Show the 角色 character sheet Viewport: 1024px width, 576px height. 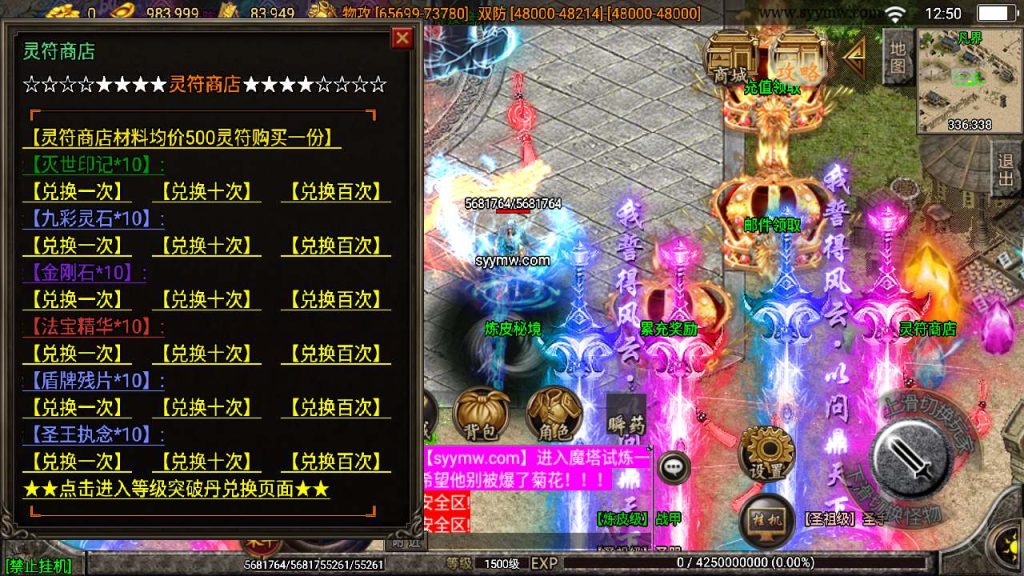(548, 414)
